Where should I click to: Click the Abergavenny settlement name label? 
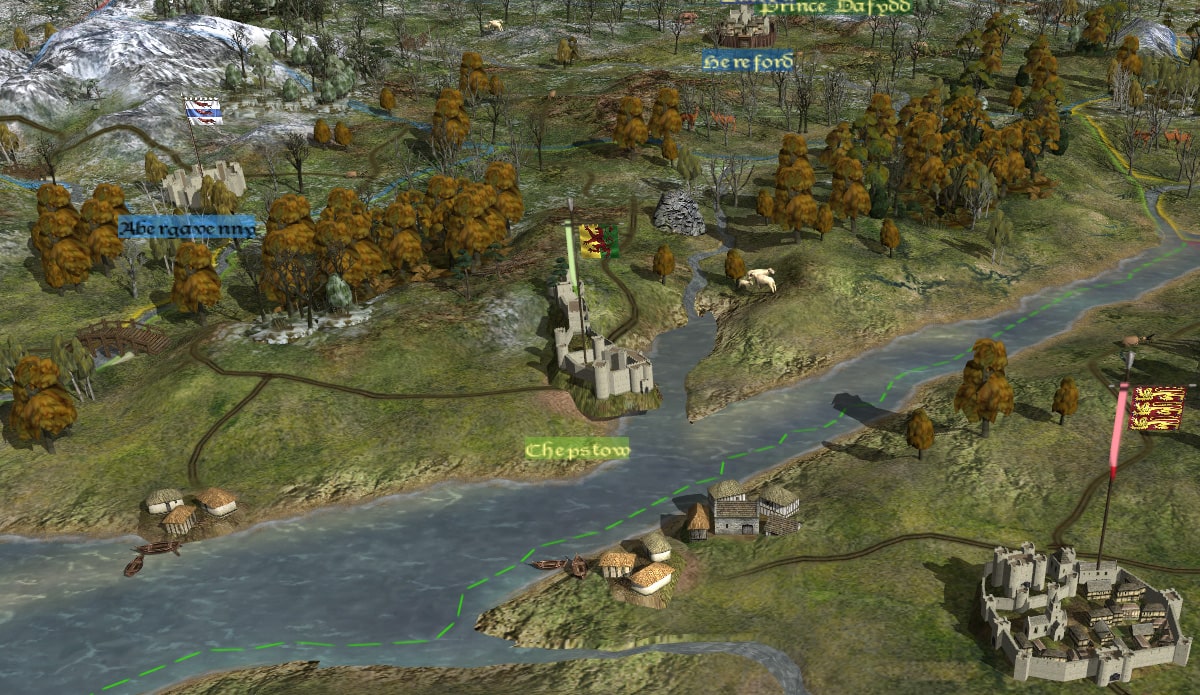pos(187,228)
